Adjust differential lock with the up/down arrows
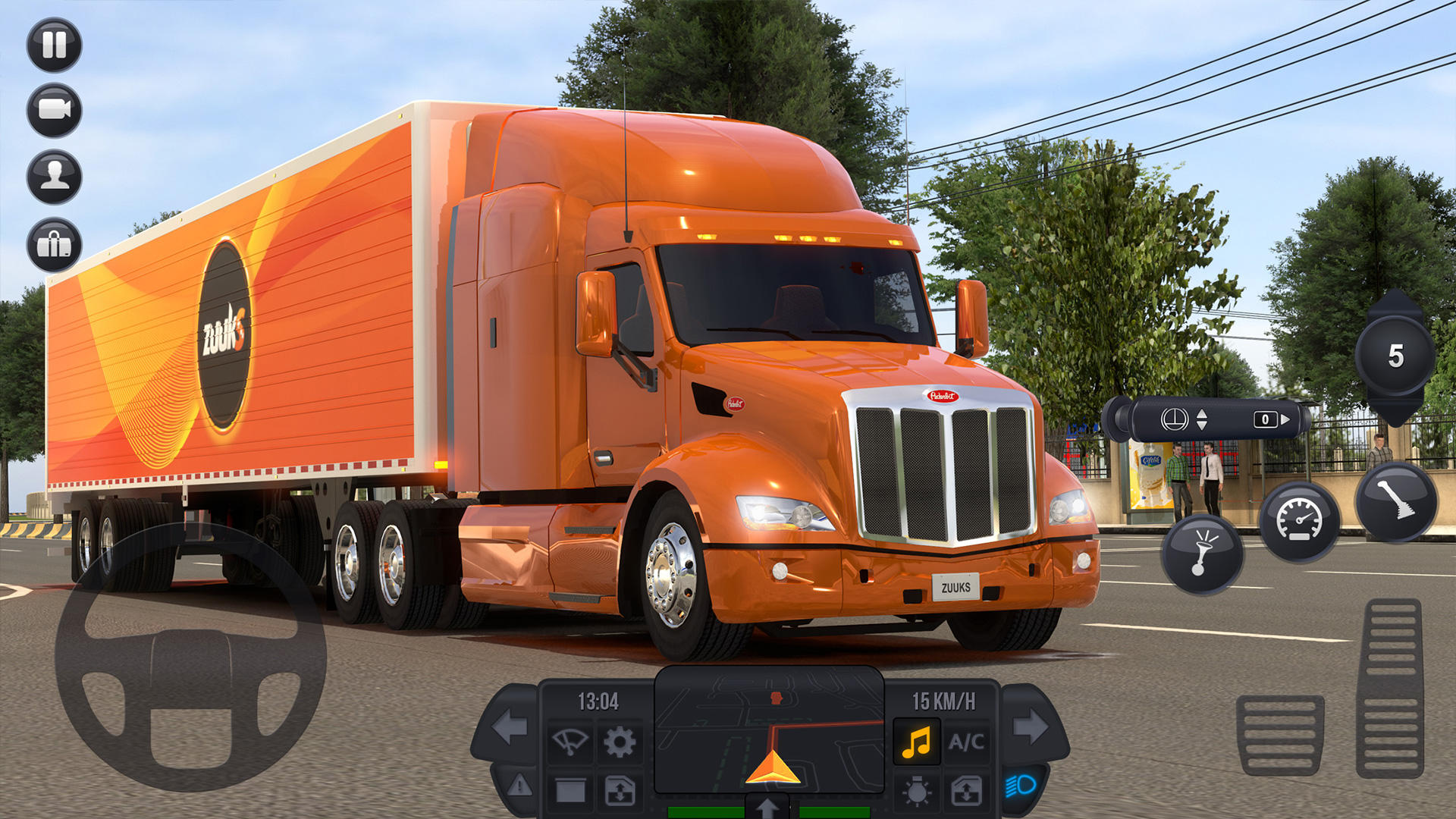Screen dimensions: 1456x819 click(x=1202, y=419)
